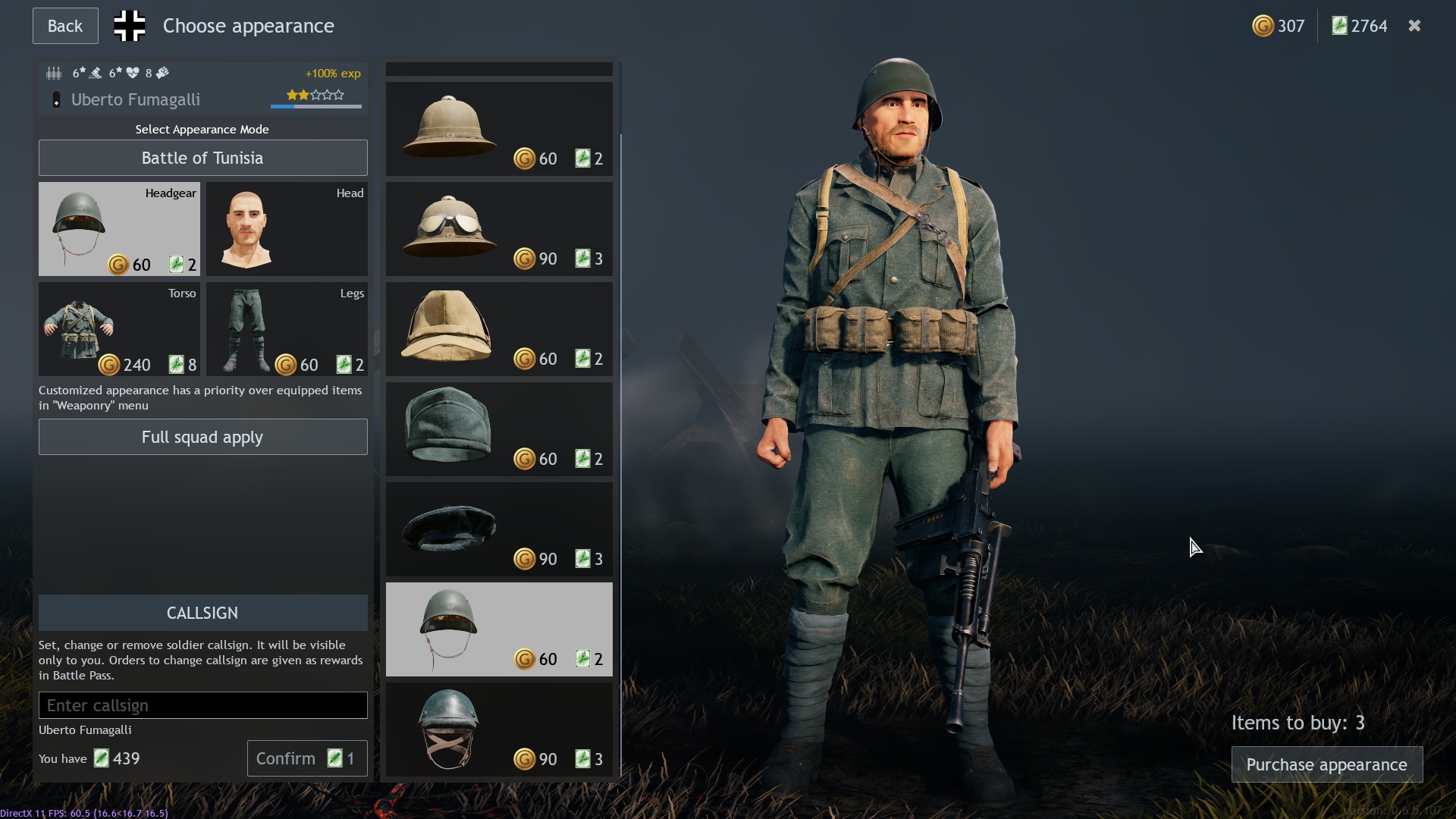Confirm the callsign change

pos(306,758)
